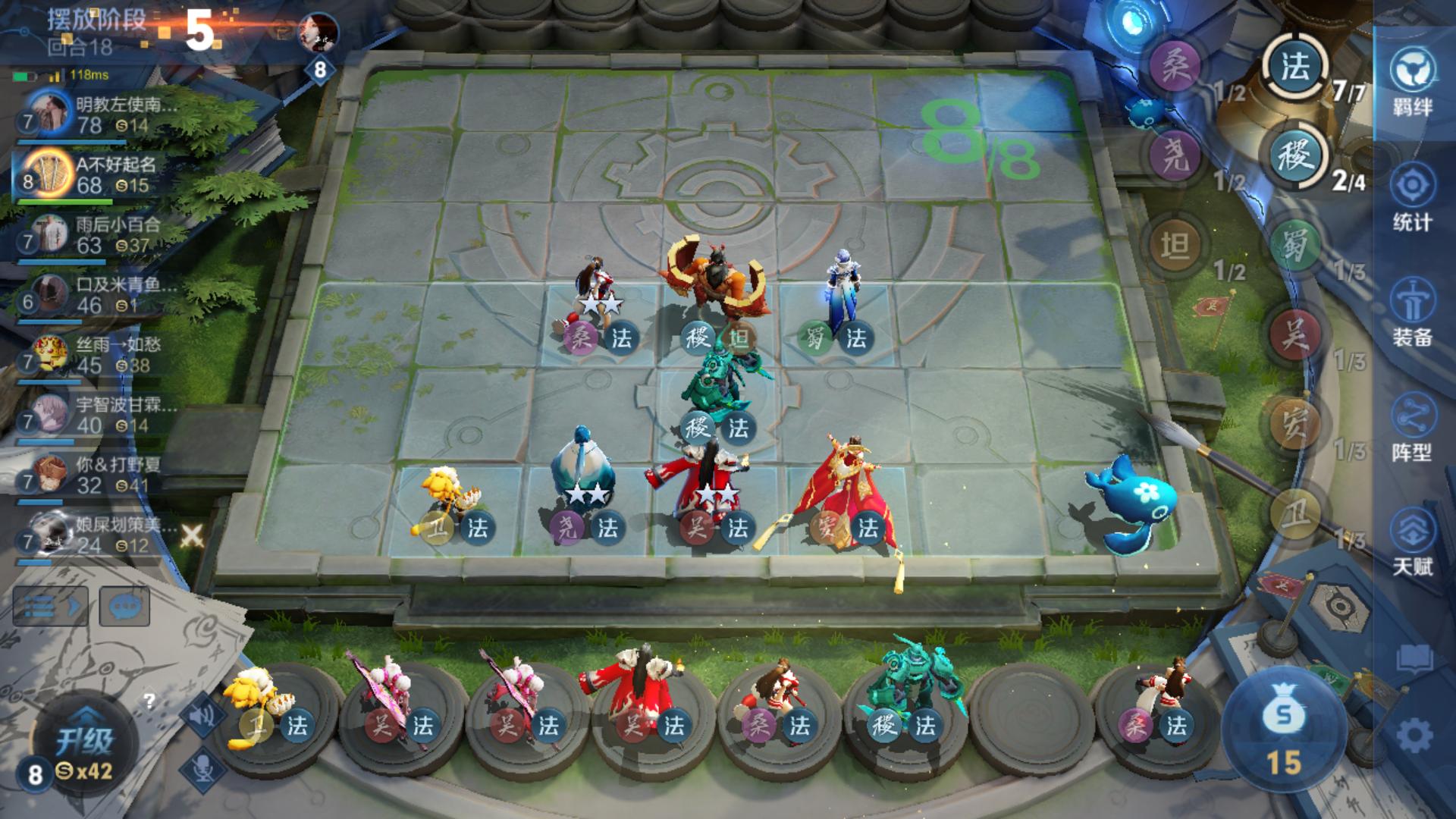1456x819 pixels.
Task: Toggle the microphone voice button
Action: click(x=202, y=768)
